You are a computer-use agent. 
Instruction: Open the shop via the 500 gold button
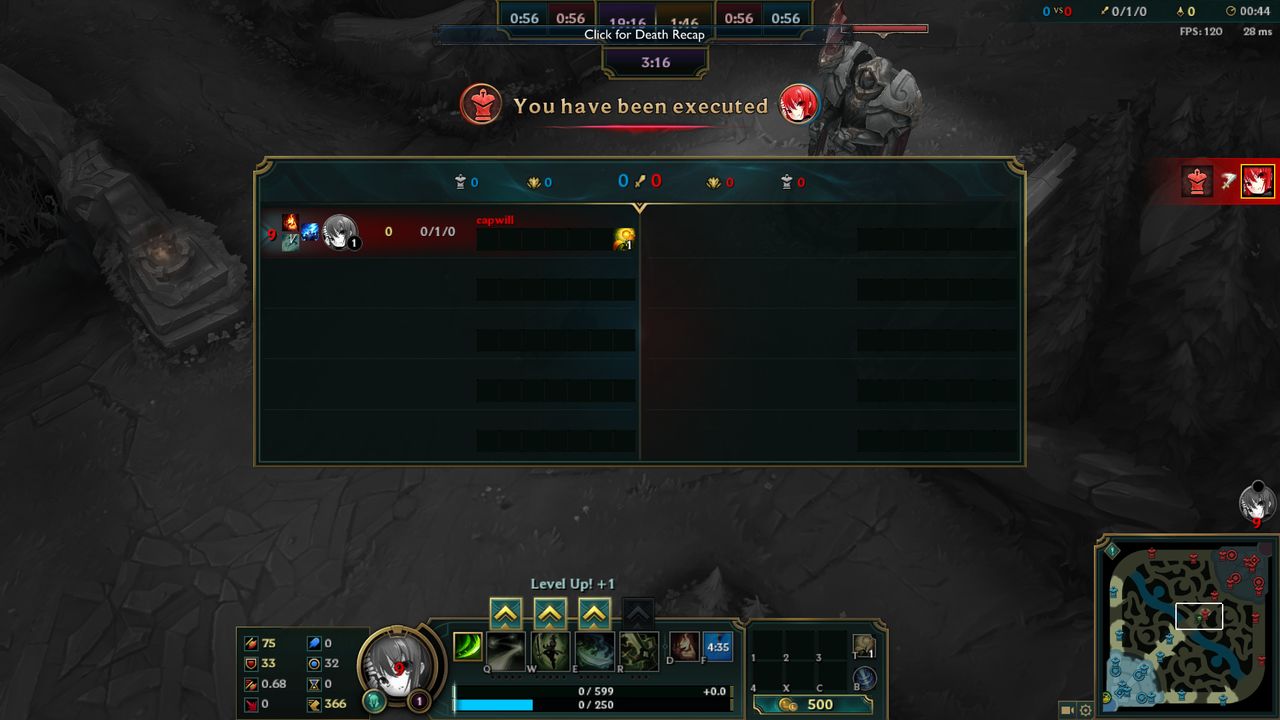coord(810,704)
